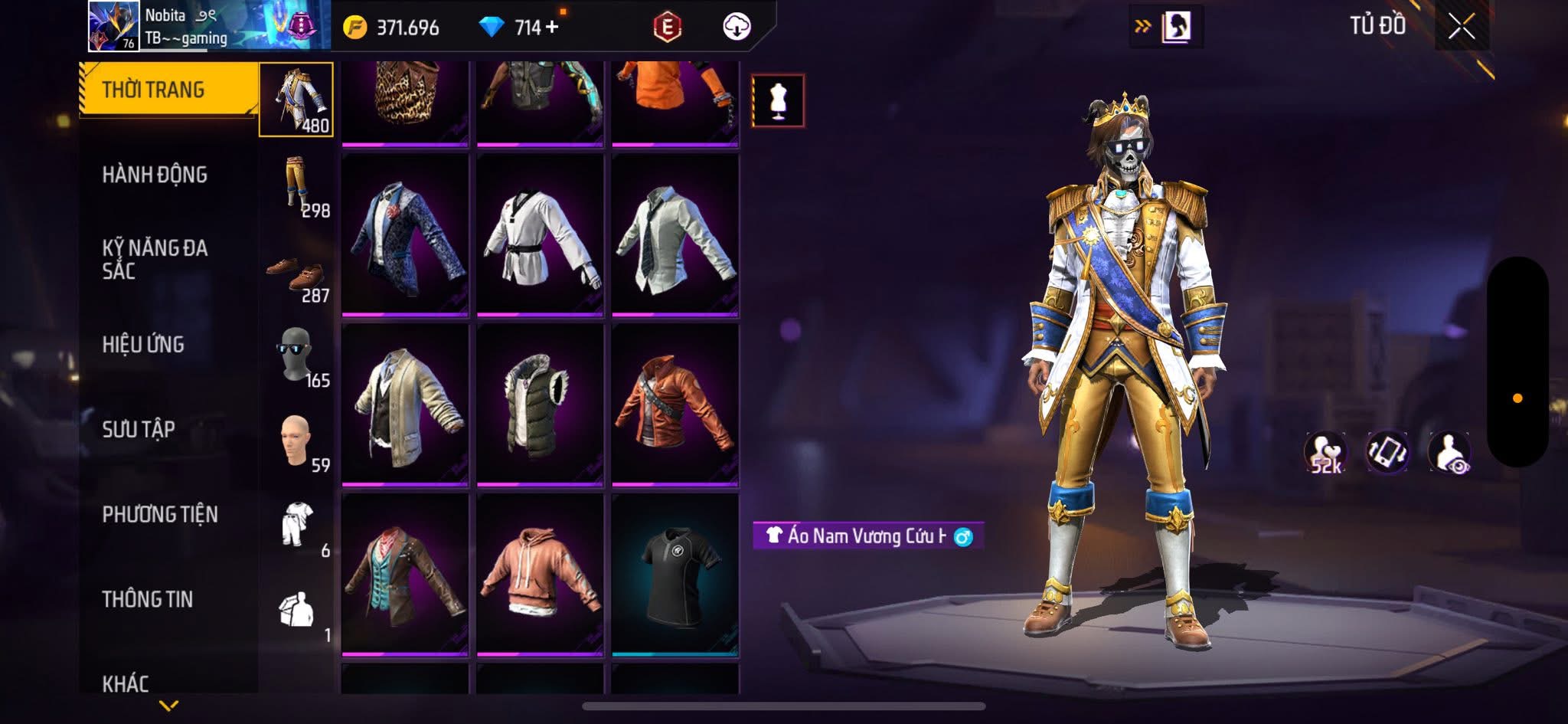Screen dimensions: 1568x724
Task: Choose the orange leather jacket
Action: pyautogui.click(x=675, y=405)
